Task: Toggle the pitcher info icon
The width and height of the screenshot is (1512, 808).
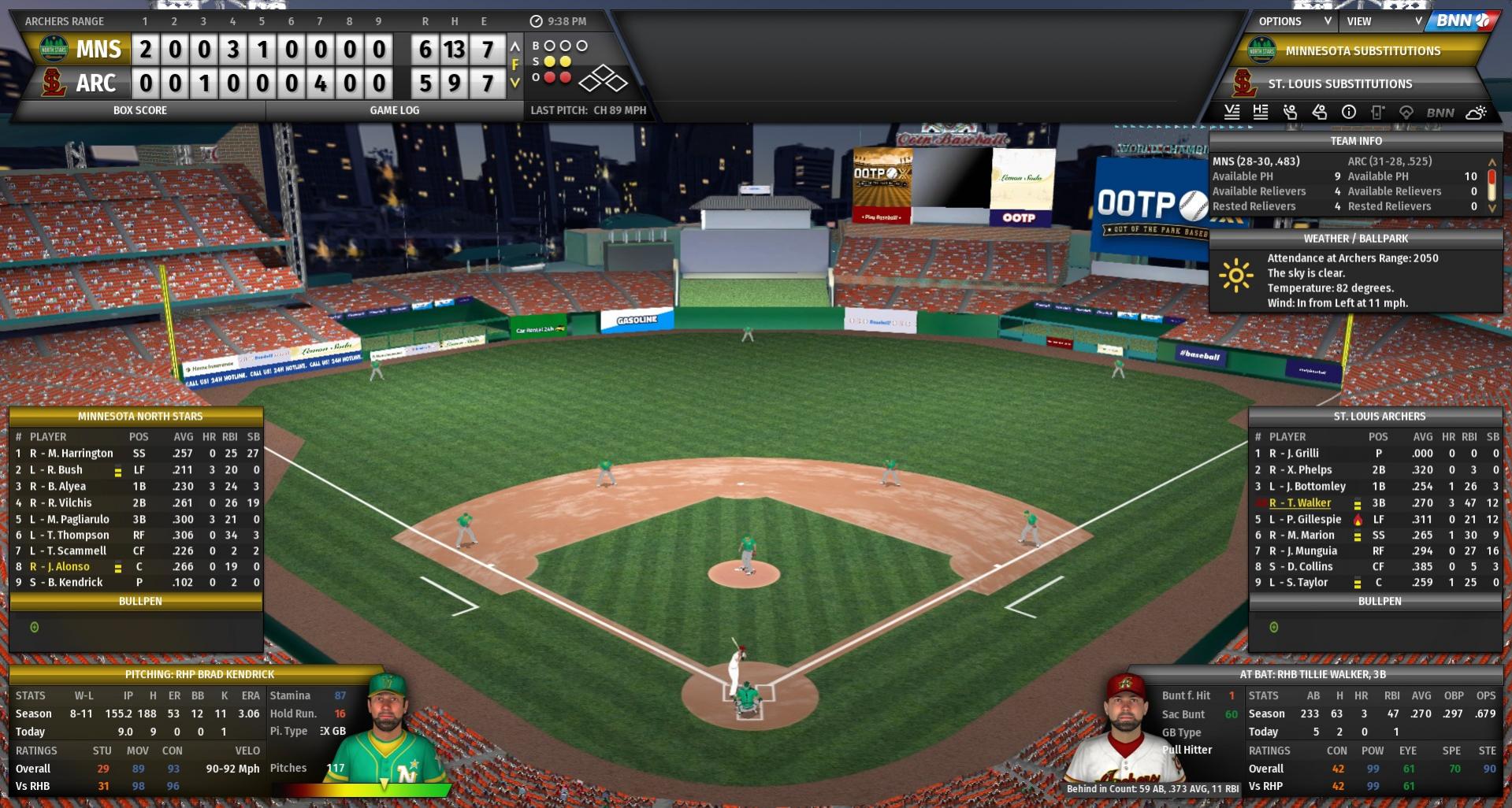Action: (1290, 112)
